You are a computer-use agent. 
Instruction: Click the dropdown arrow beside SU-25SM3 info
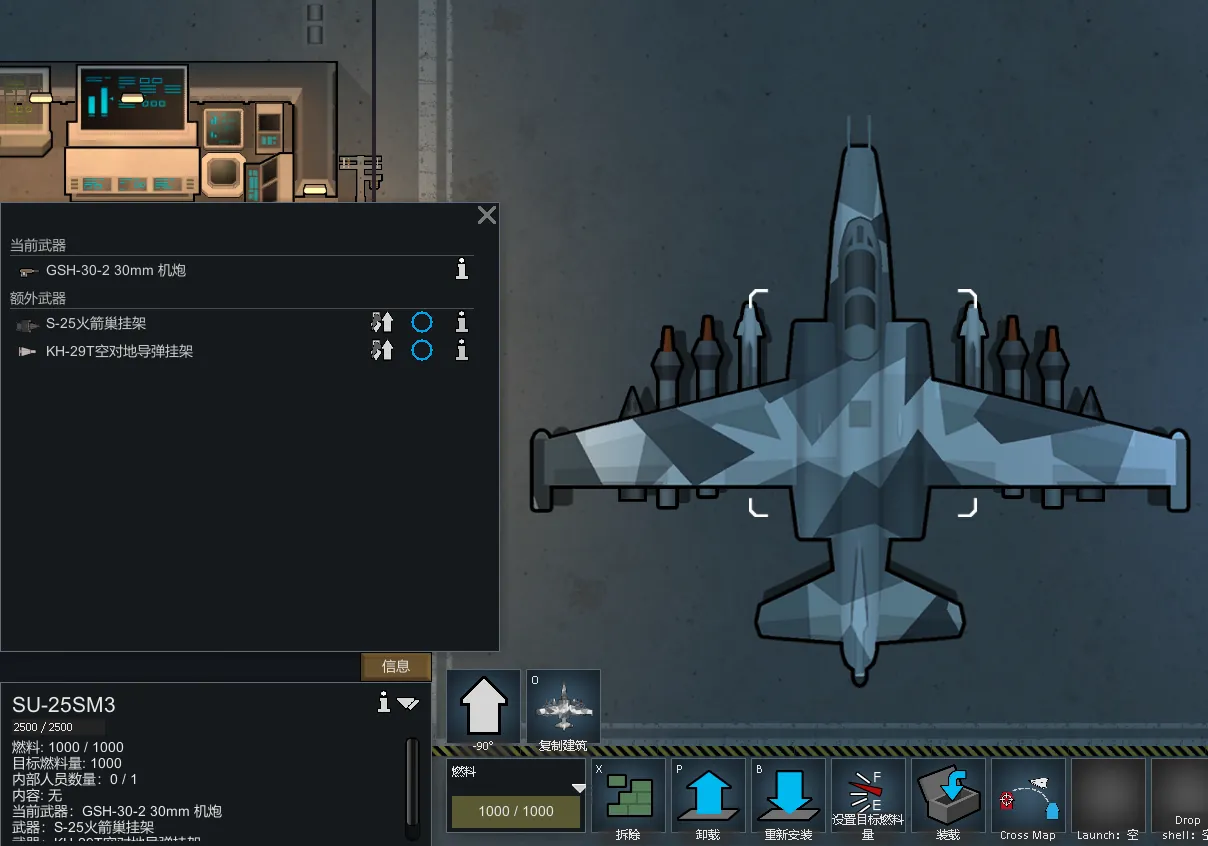coord(408,703)
